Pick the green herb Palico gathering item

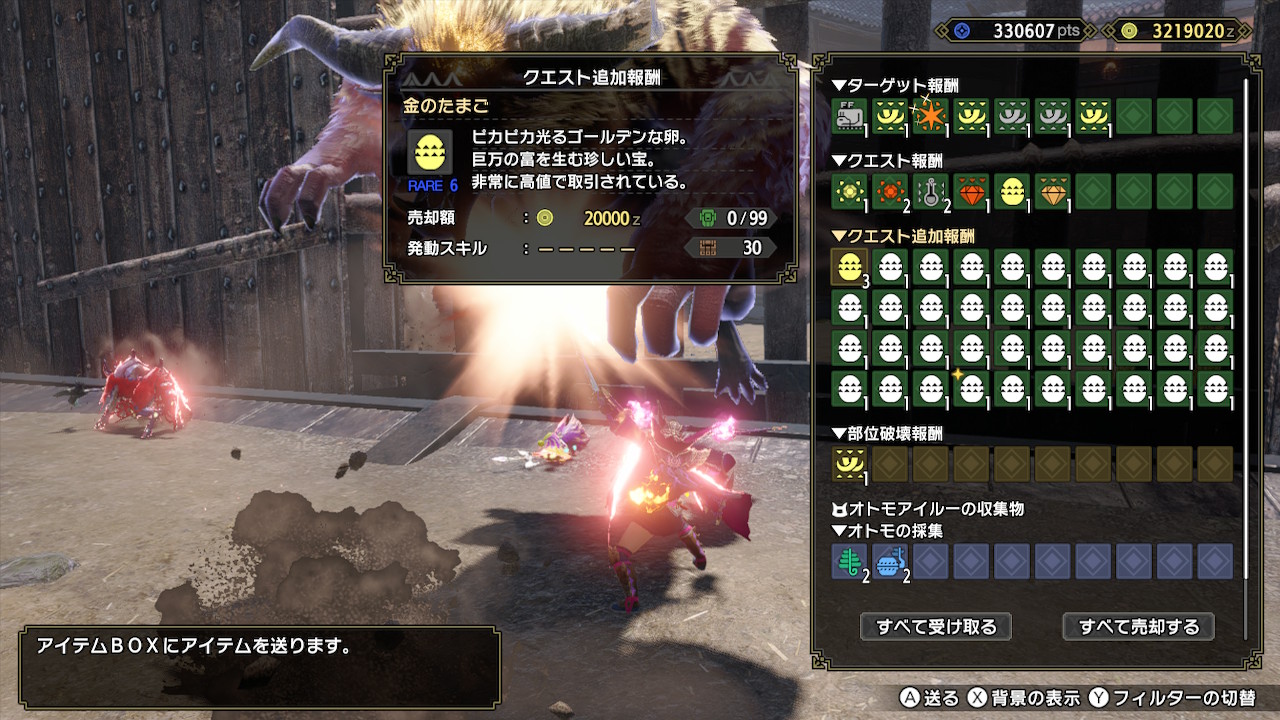(849, 561)
